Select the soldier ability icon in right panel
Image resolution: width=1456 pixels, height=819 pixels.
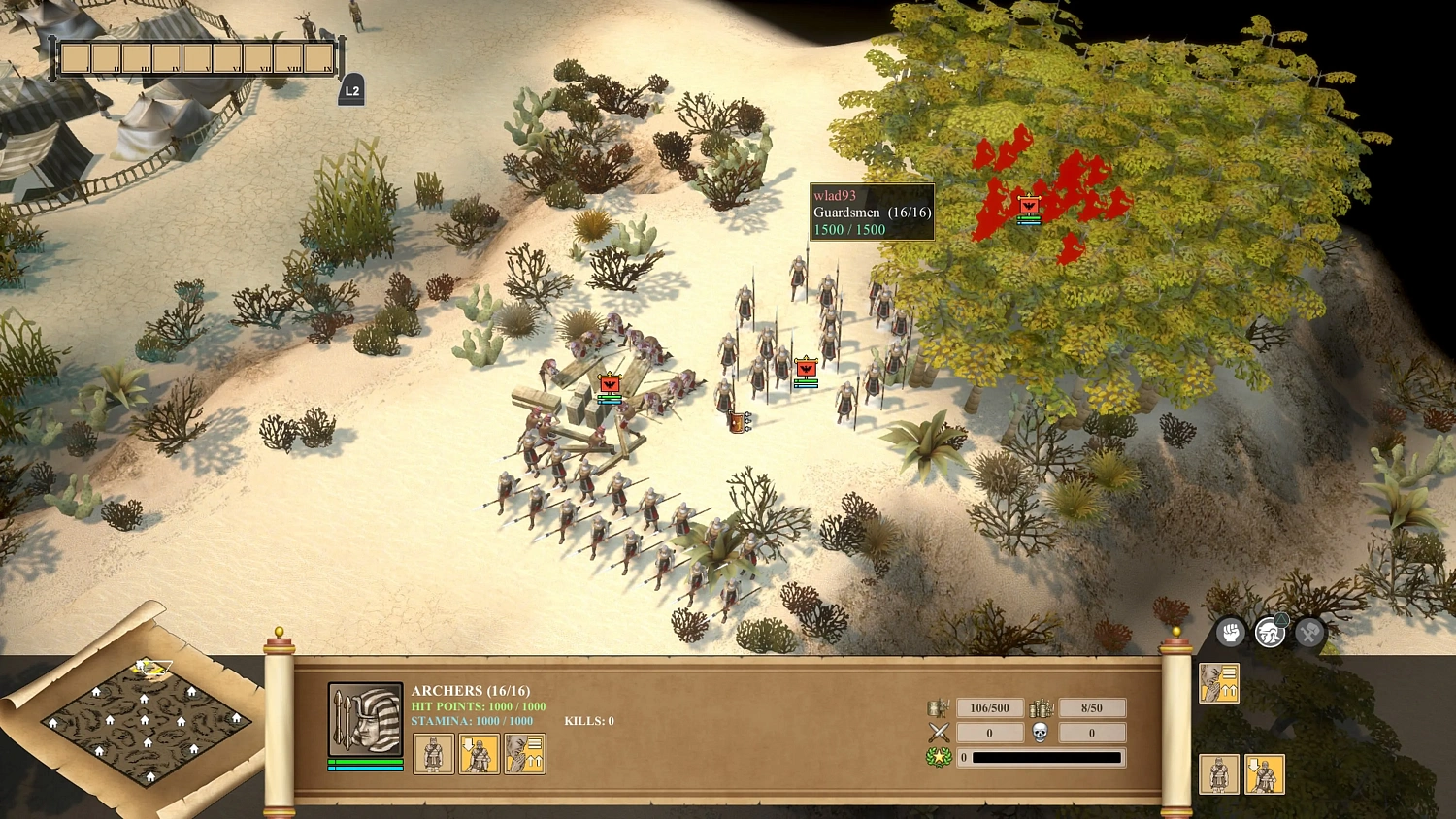tap(1221, 774)
